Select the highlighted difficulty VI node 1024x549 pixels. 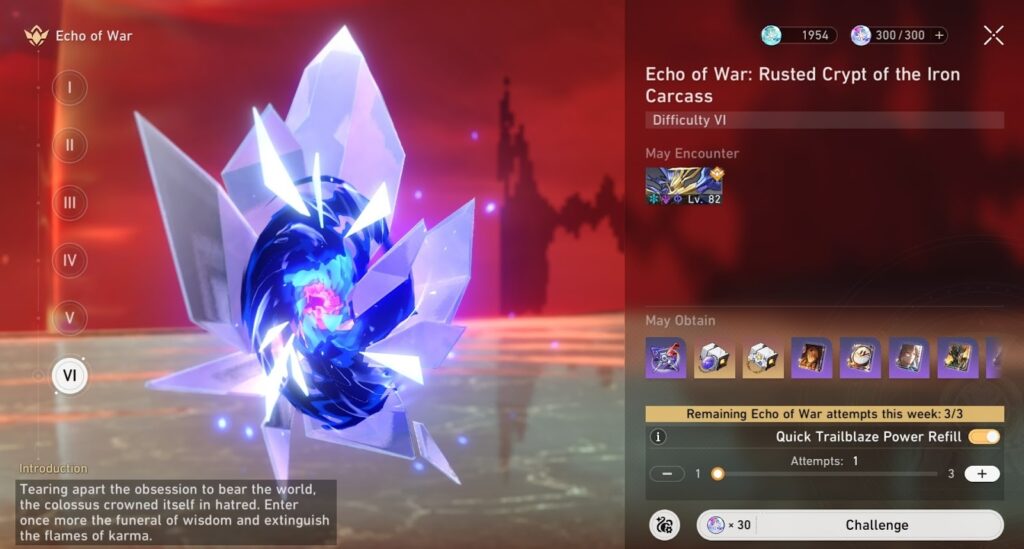(x=69, y=376)
